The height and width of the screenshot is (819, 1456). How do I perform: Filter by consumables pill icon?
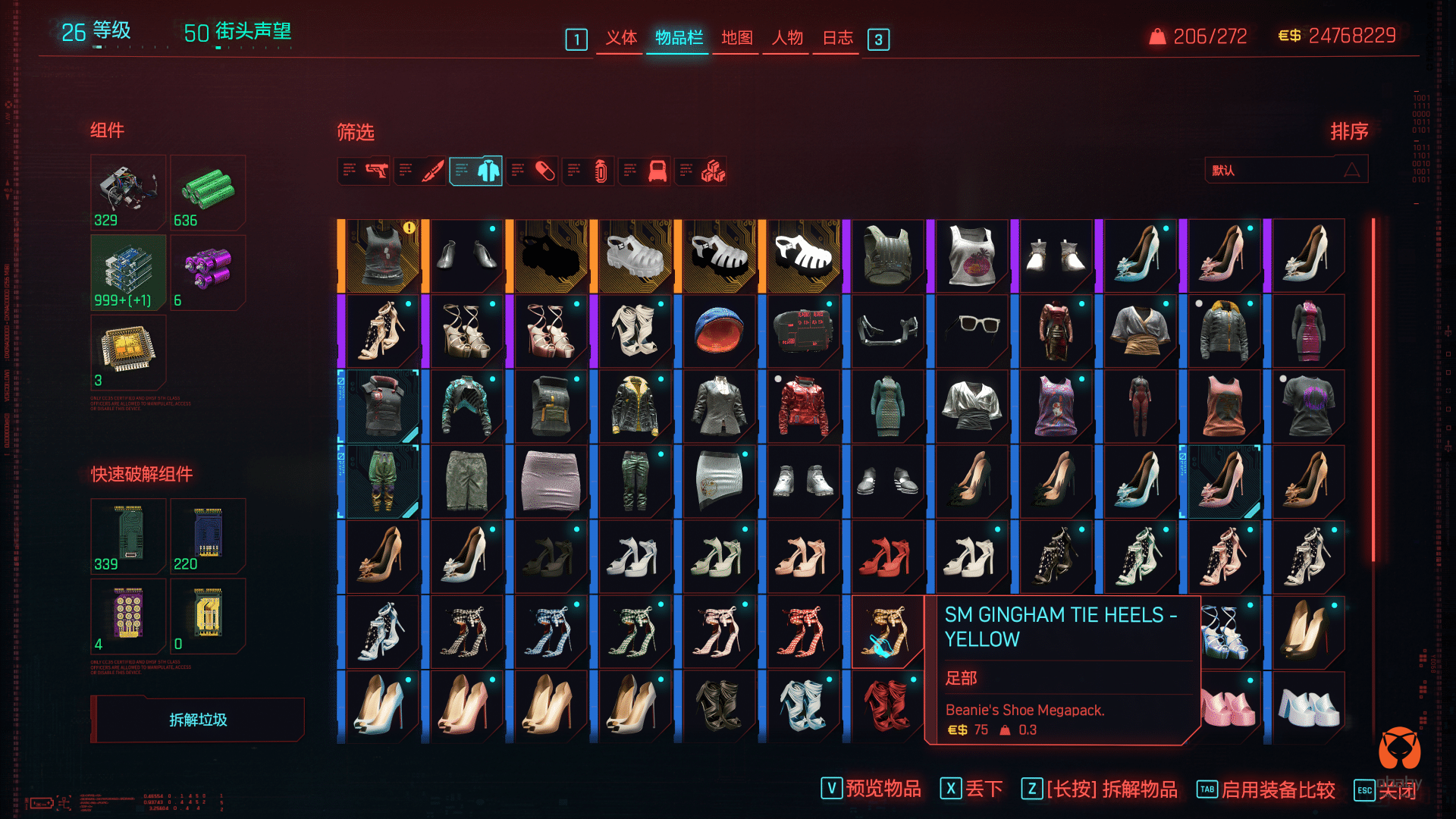click(x=533, y=171)
